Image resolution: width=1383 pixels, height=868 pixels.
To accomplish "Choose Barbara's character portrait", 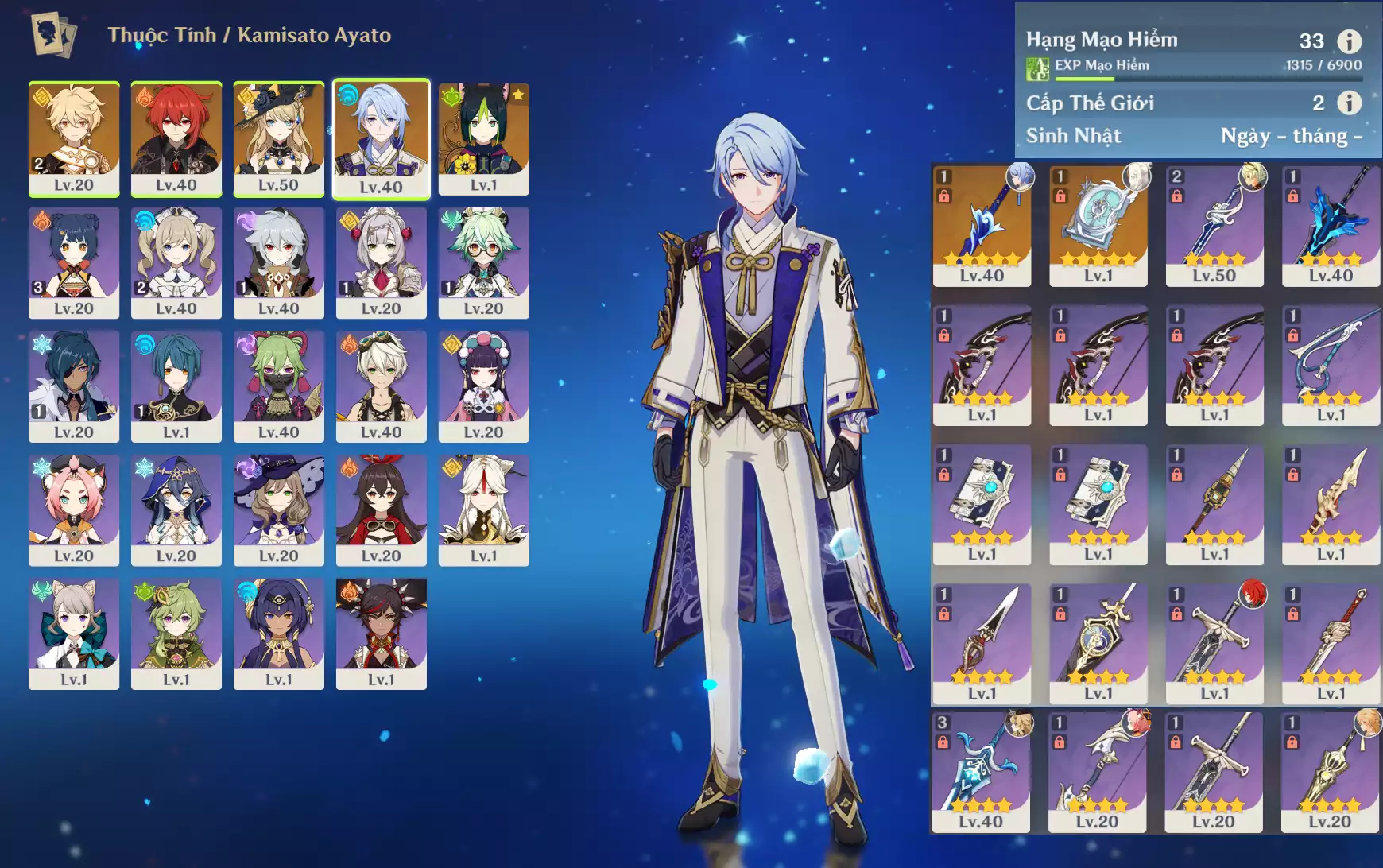I will click(176, 262).
